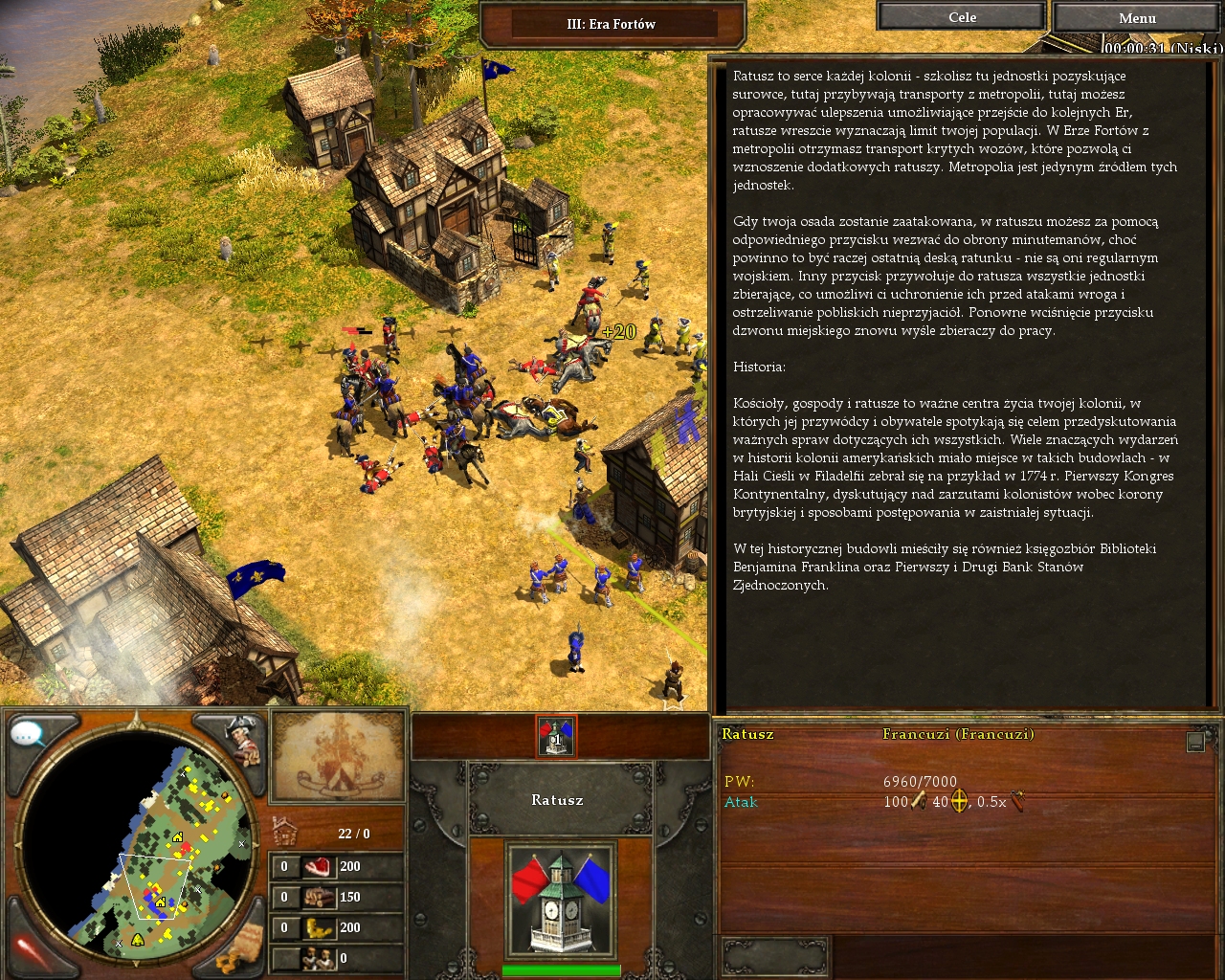Open the game Menu

(x=1137, y=17)
